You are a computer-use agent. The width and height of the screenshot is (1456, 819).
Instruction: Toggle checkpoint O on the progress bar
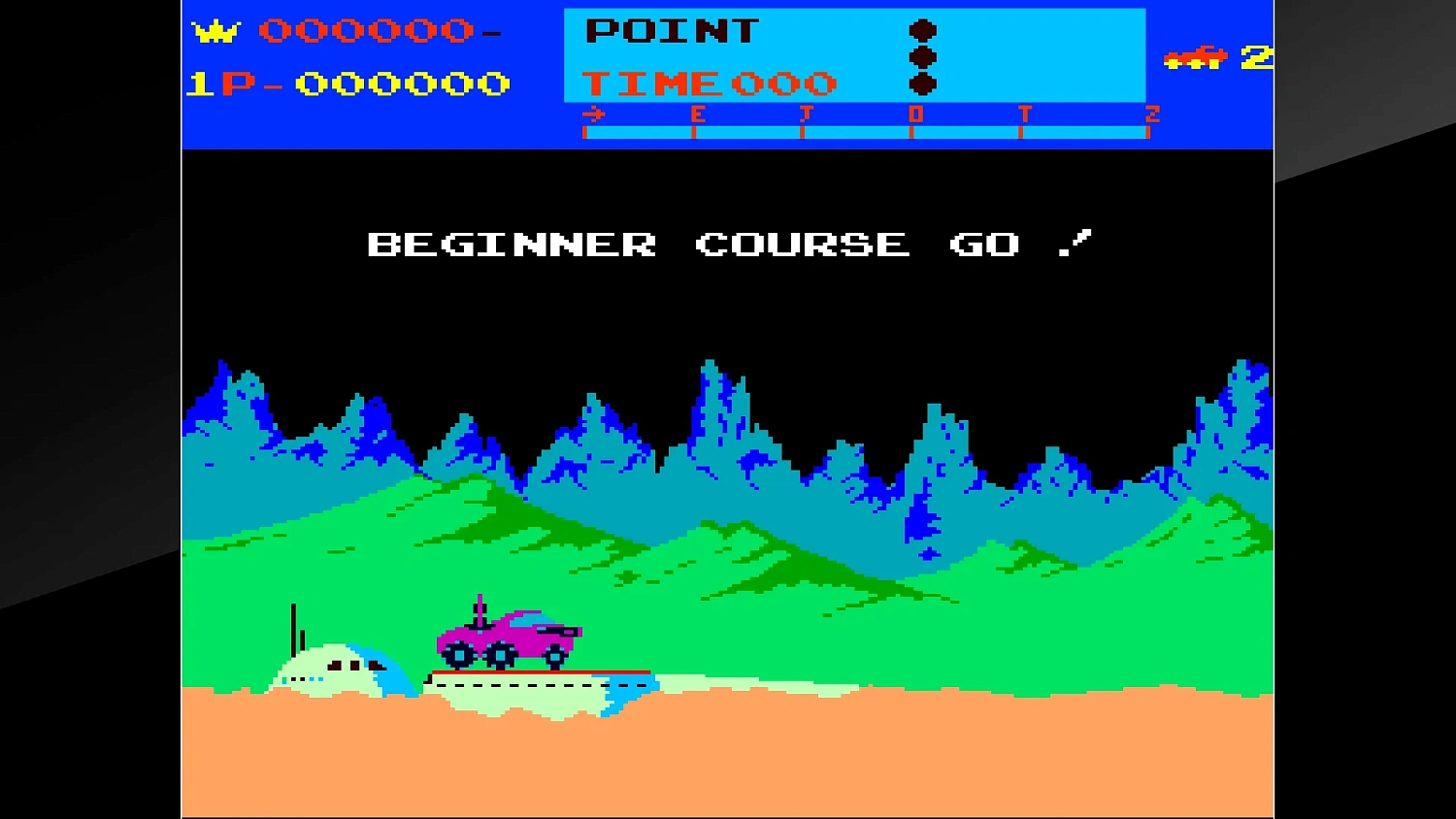tap(916, 113)
